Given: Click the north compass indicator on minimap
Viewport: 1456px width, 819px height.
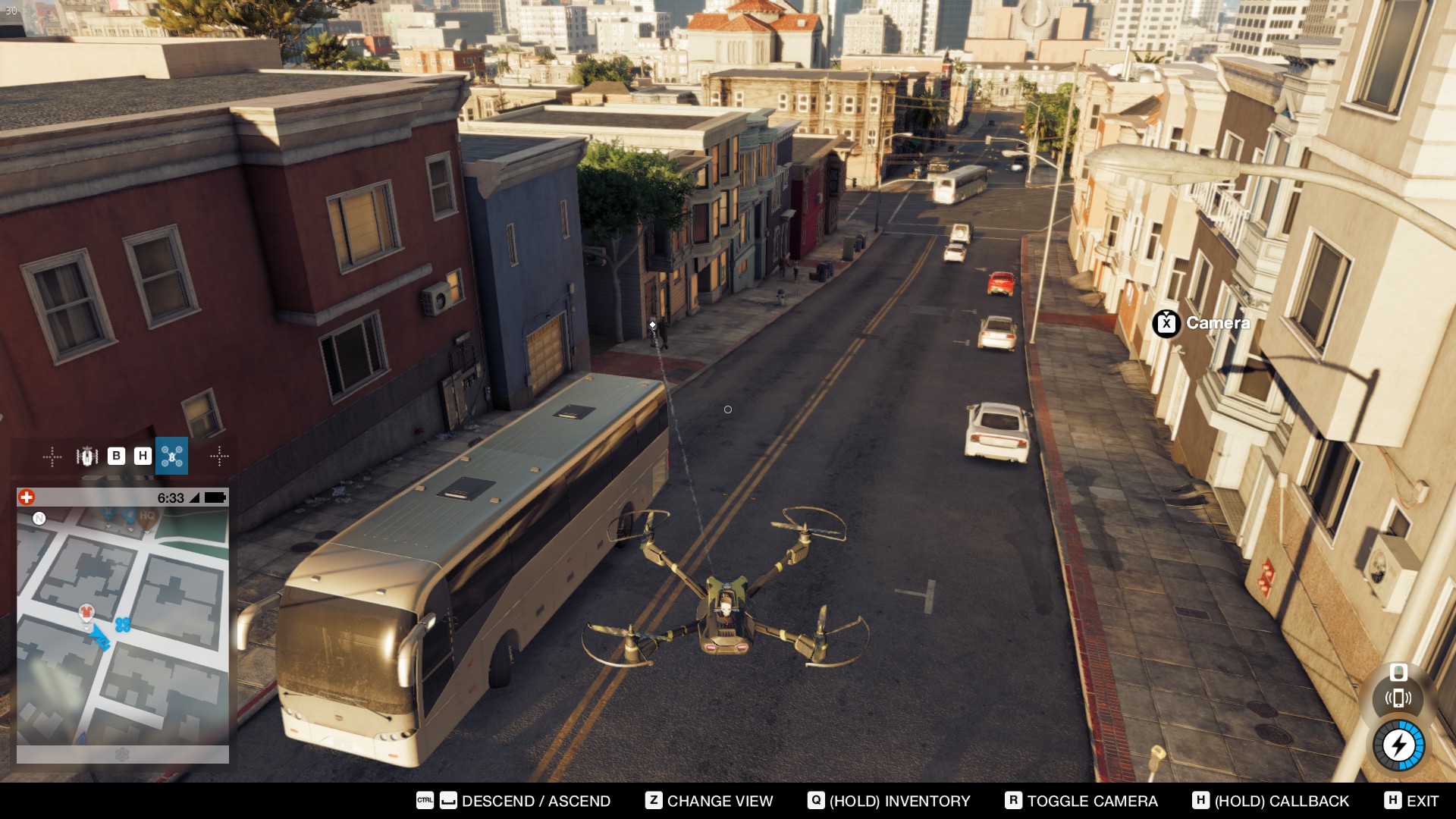Looking at the screenshot, I should [39, 519].
